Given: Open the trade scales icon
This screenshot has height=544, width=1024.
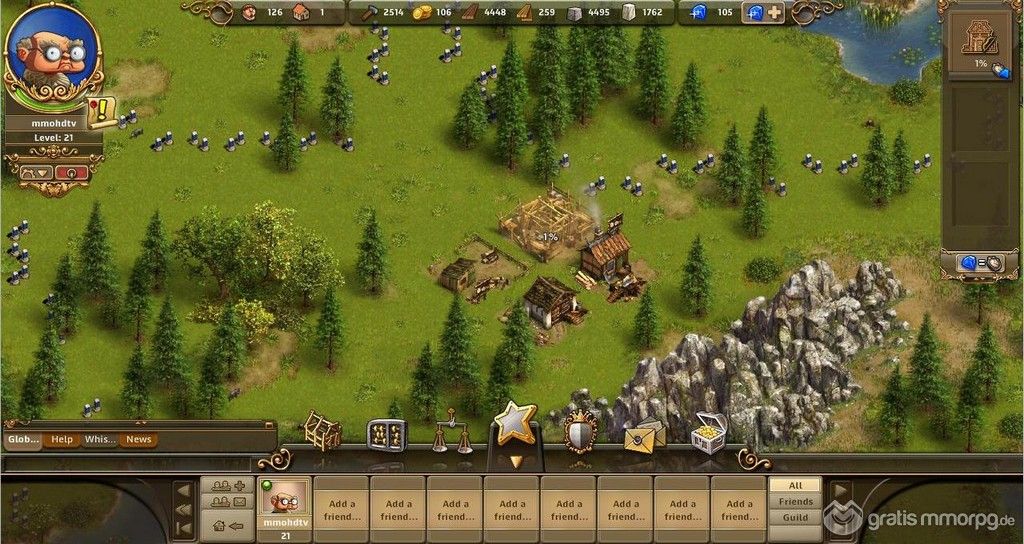Looking at the screenshot, I should click(x=452, y=436).
